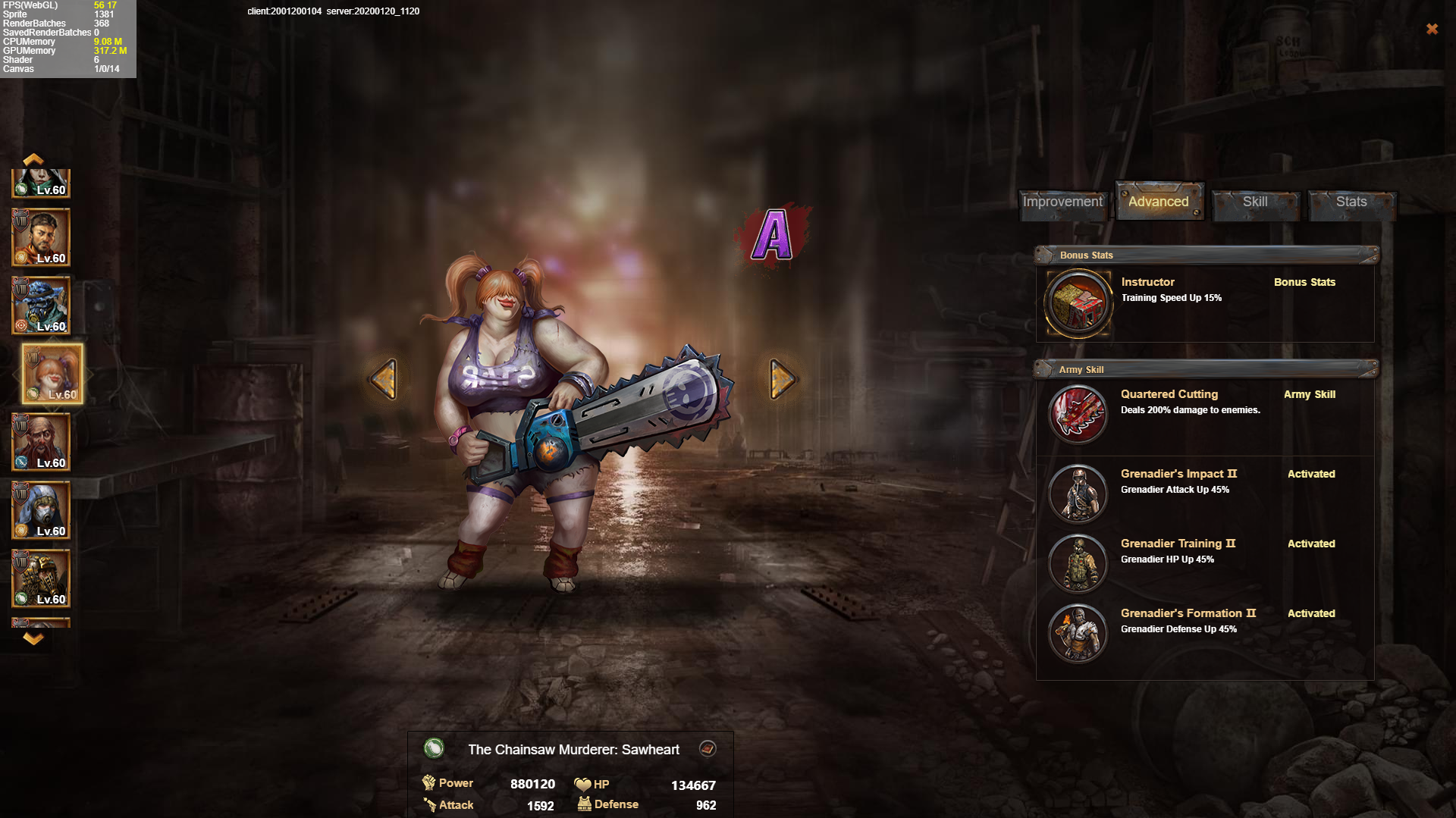1456x818 pixels.
Task: Open the Skill tab
Action: (x=1255, y=202)
